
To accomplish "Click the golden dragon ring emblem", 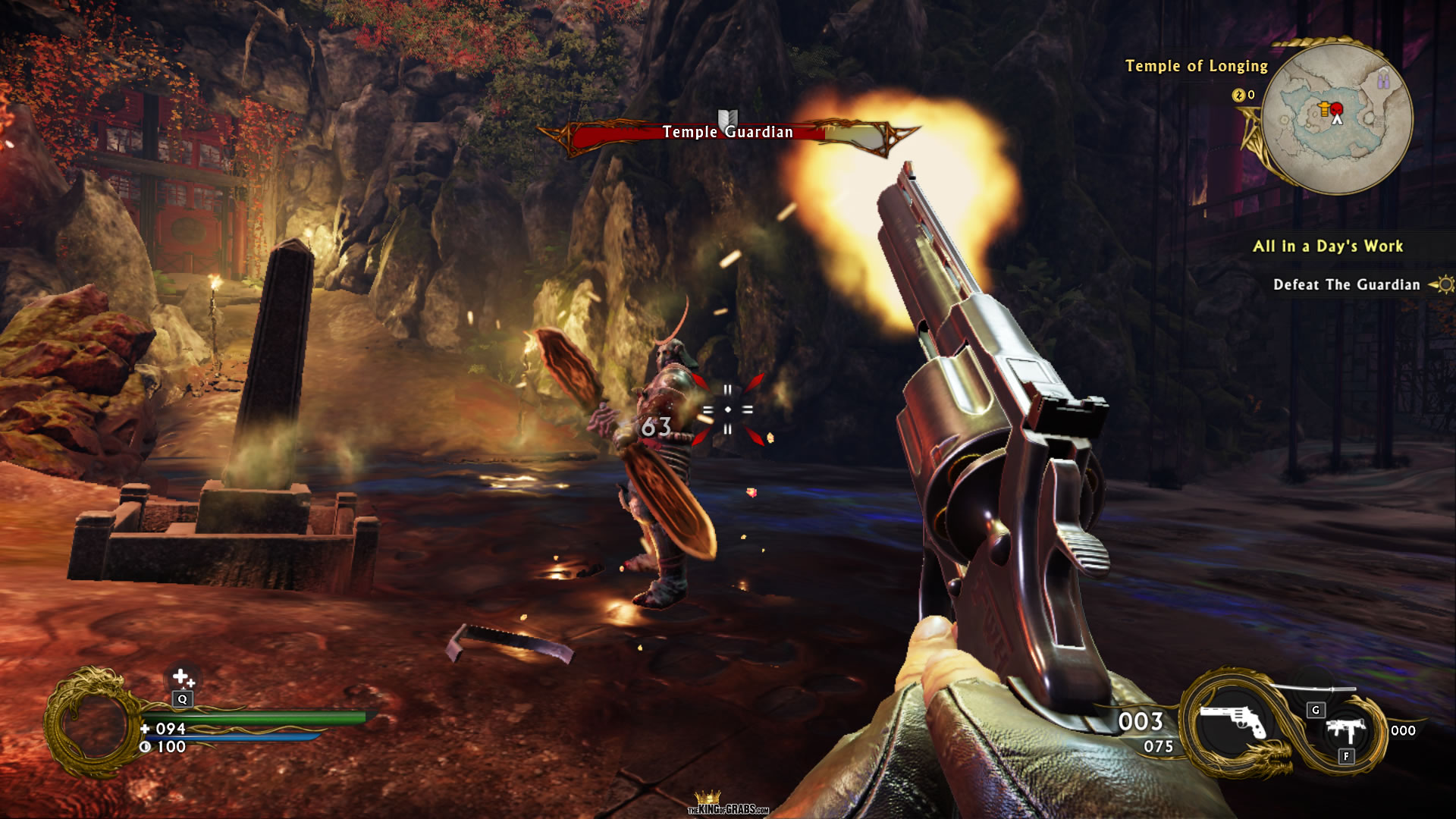I will pos(89,724).
